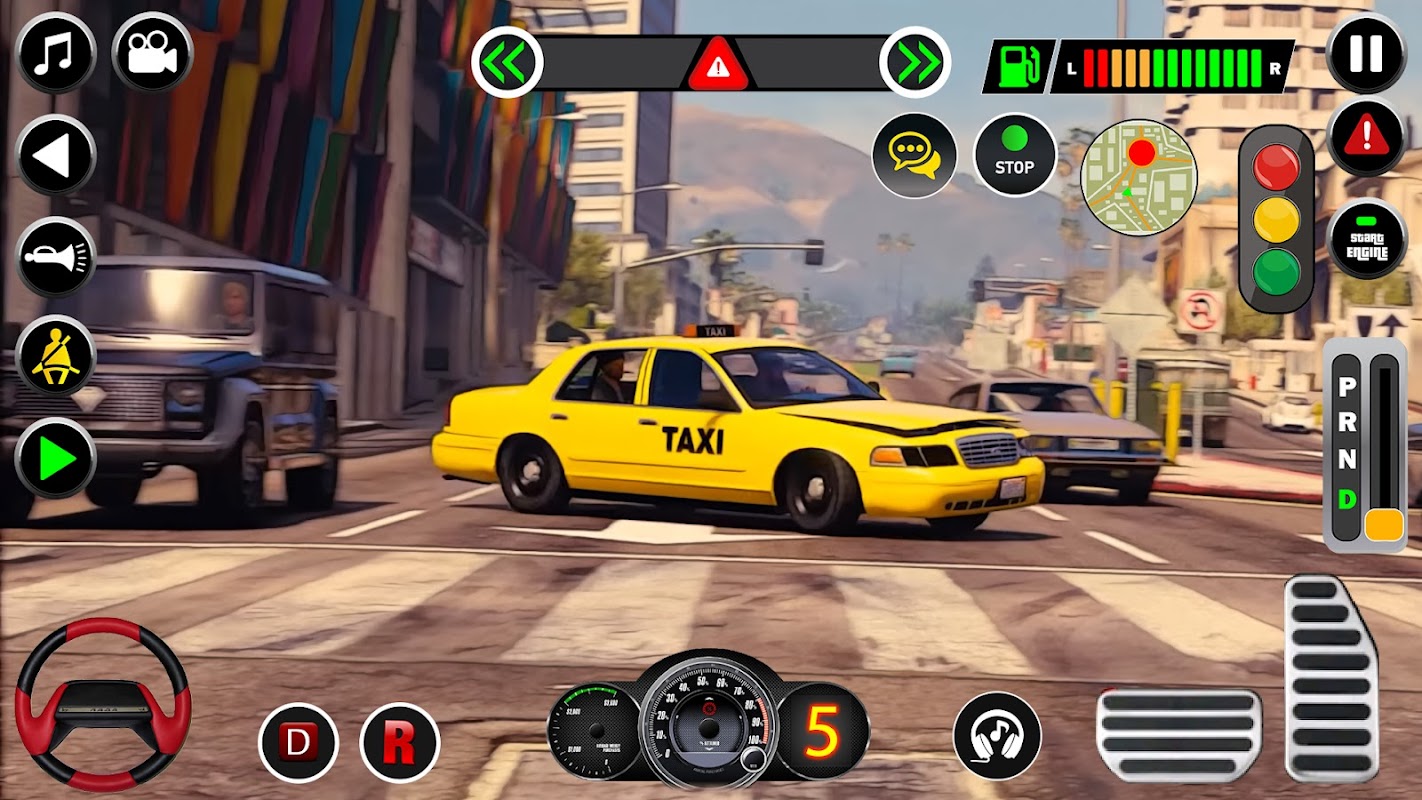Select the D drive gear button
The width and height of the screenshot is (1422, 800).
pyautogui.click(x=298, y=743)
